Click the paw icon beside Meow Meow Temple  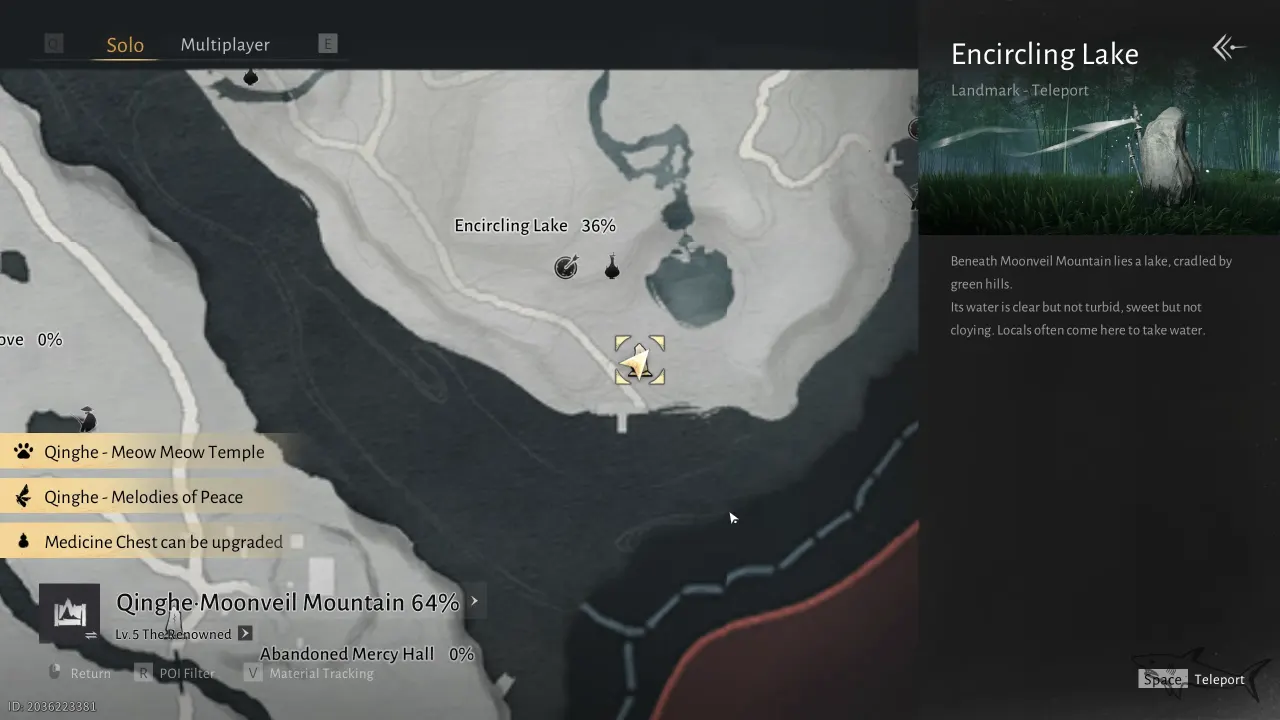click(24, 452)
